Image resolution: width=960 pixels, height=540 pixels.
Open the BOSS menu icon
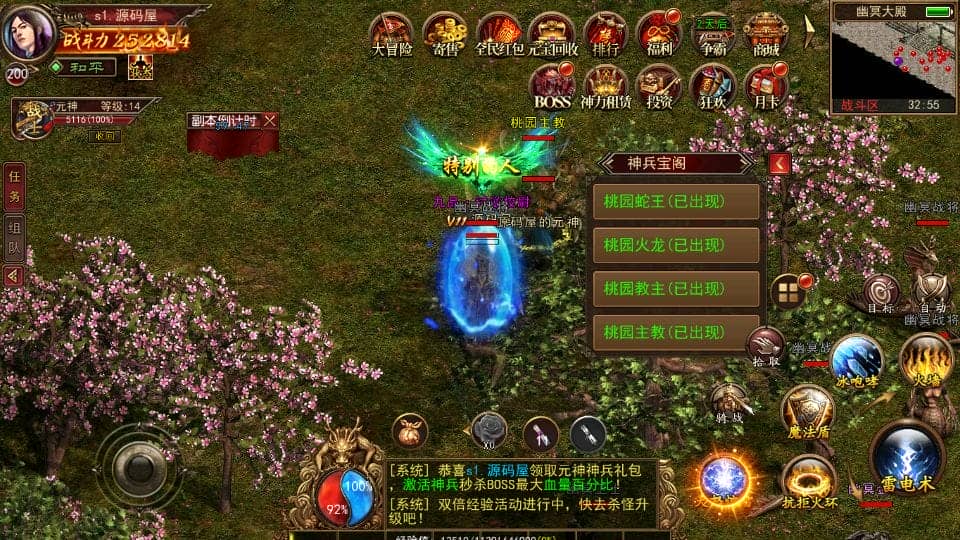click(552, 85)
